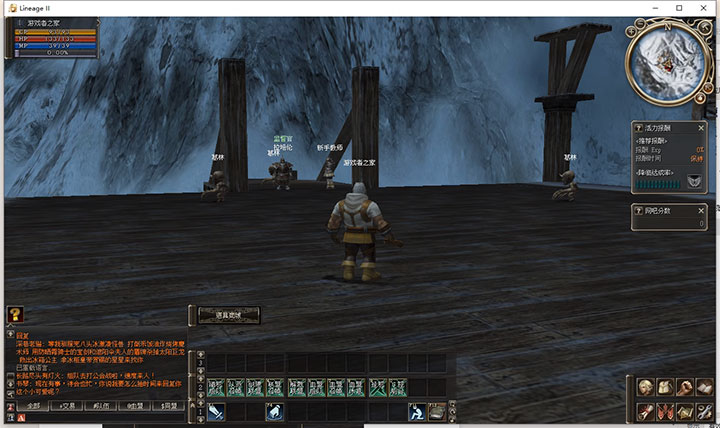Click the yellow question mark help icon

(x=15, y=314)
